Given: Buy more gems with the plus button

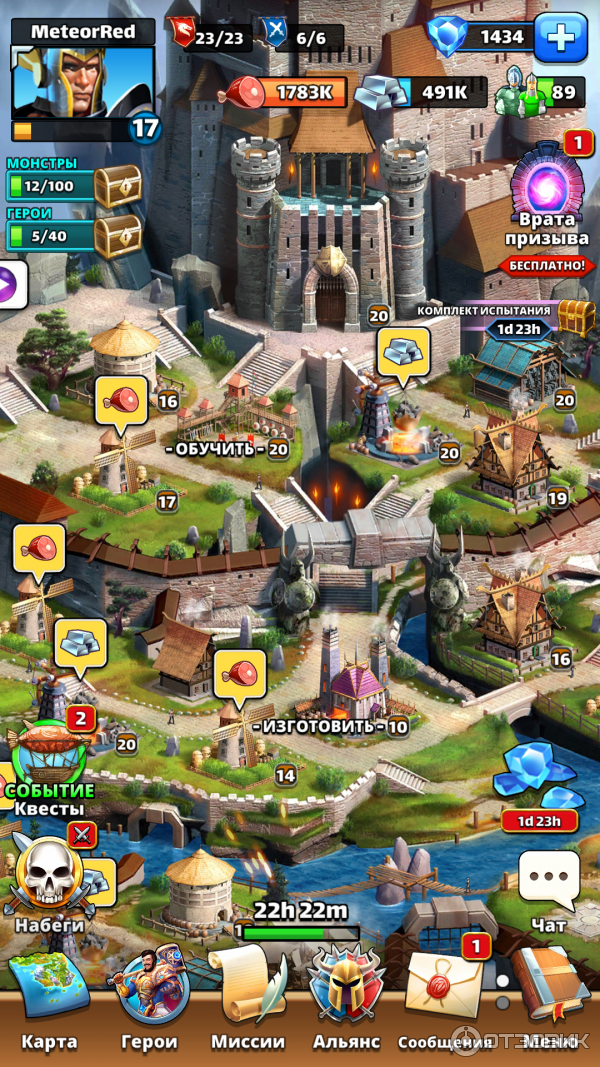Looking at the screenshot, I should 560,38.
